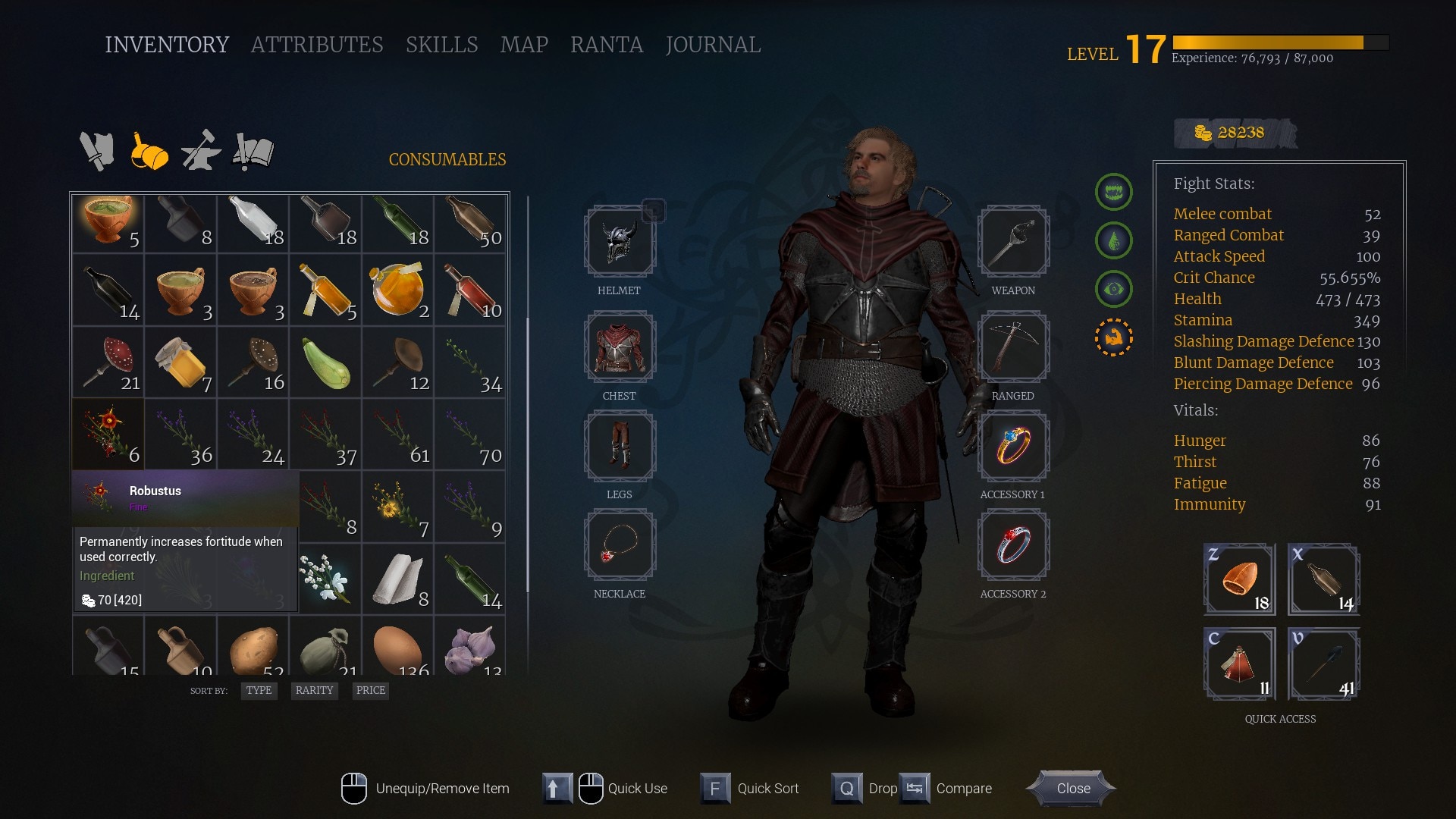Switch to the Attributes tab
Image resolution: width=1456 pixels, height=819 pixels.
316,45
